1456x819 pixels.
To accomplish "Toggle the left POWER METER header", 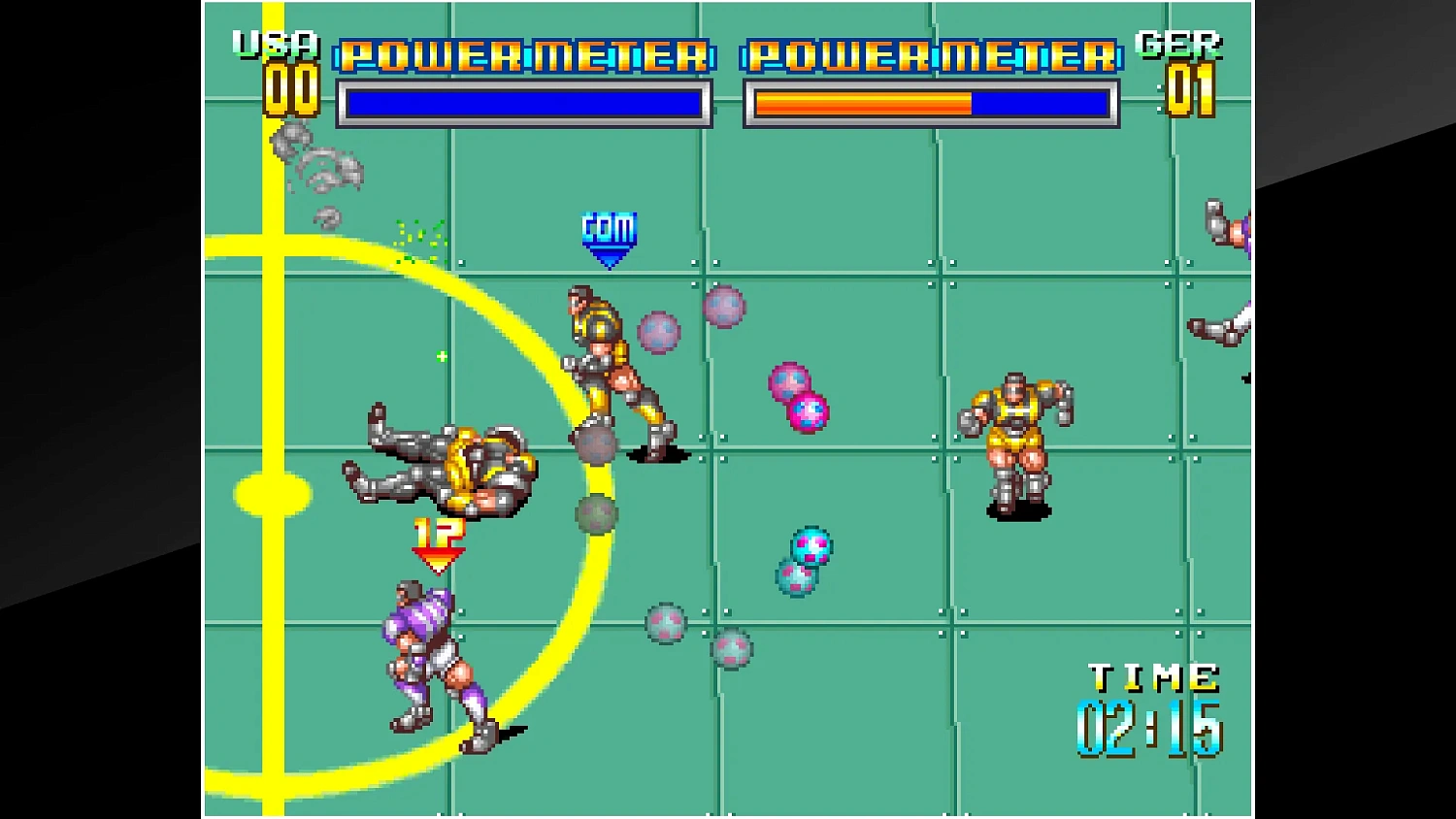I will point(521,55).
